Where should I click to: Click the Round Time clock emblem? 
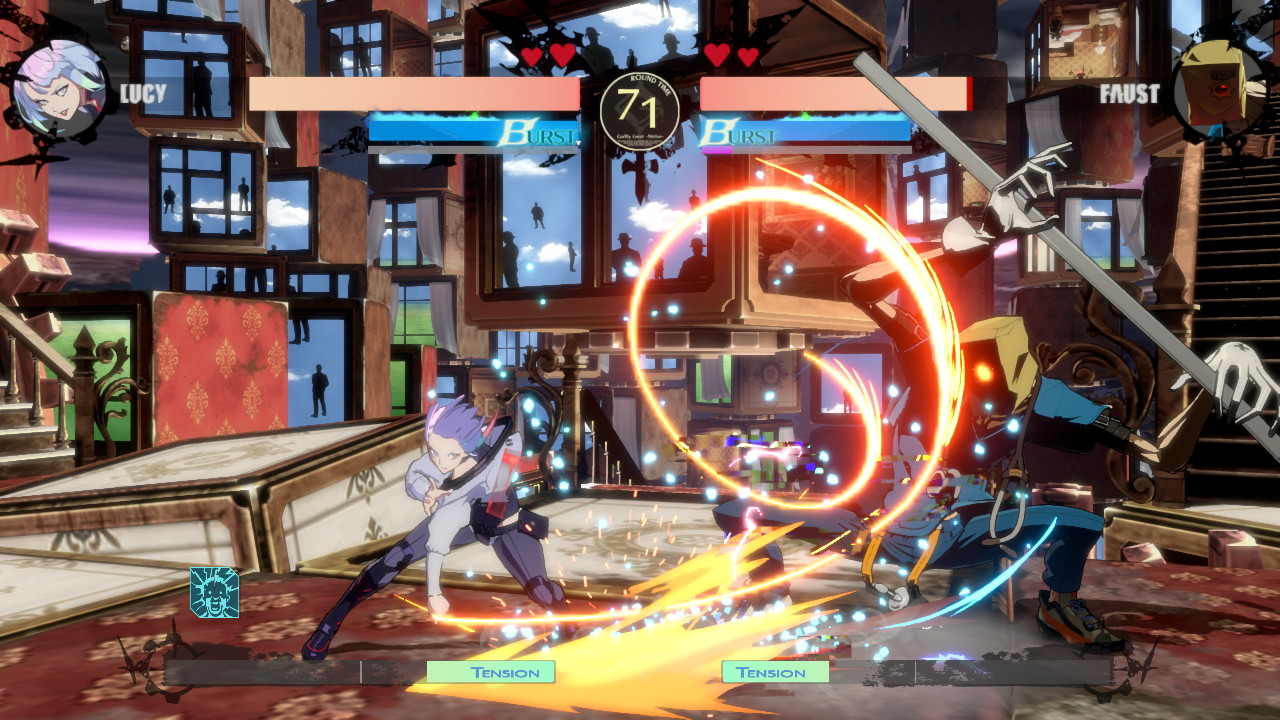(x=640, y=112)
